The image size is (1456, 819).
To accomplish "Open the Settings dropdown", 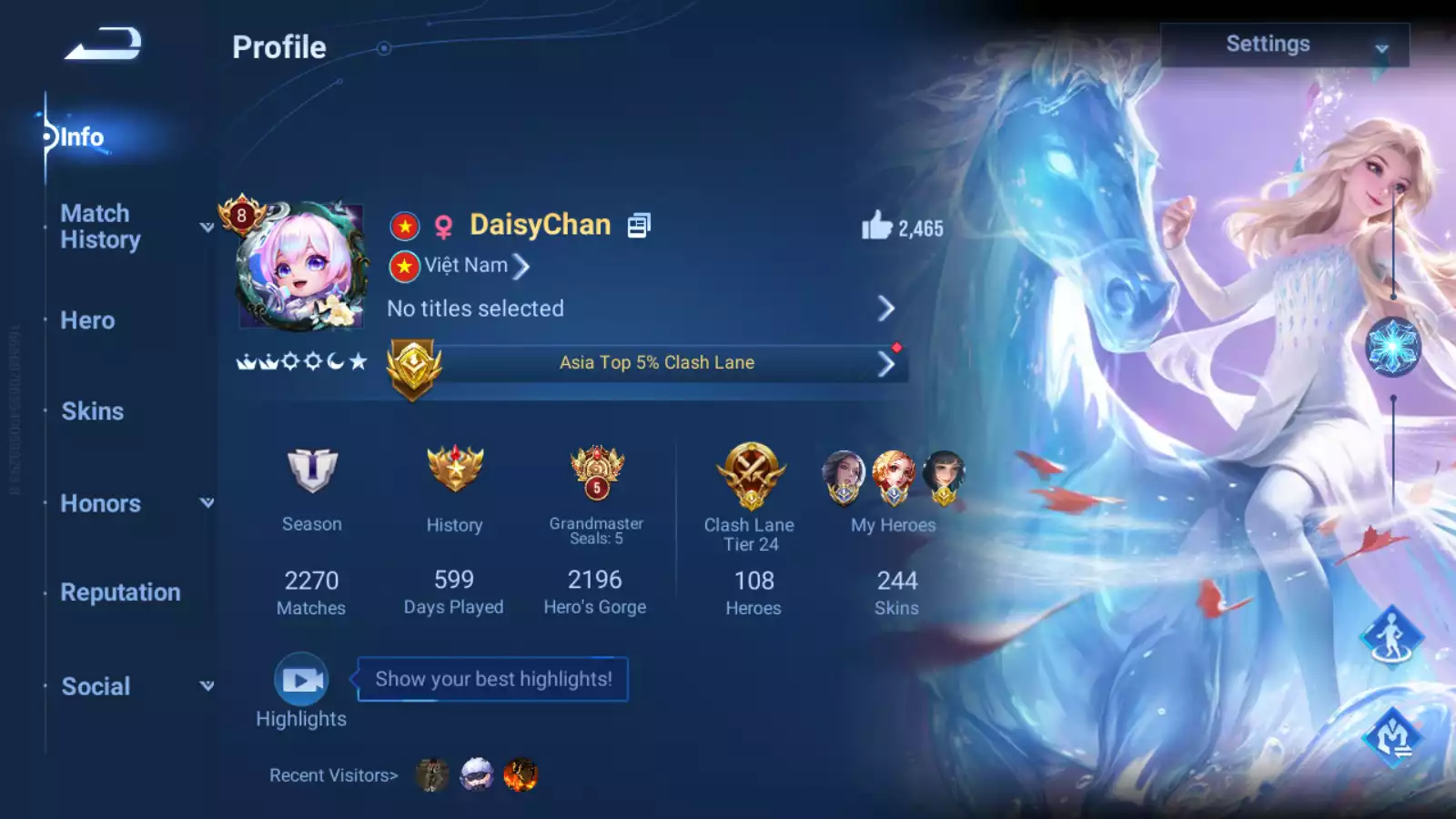I will point(1284,45).
